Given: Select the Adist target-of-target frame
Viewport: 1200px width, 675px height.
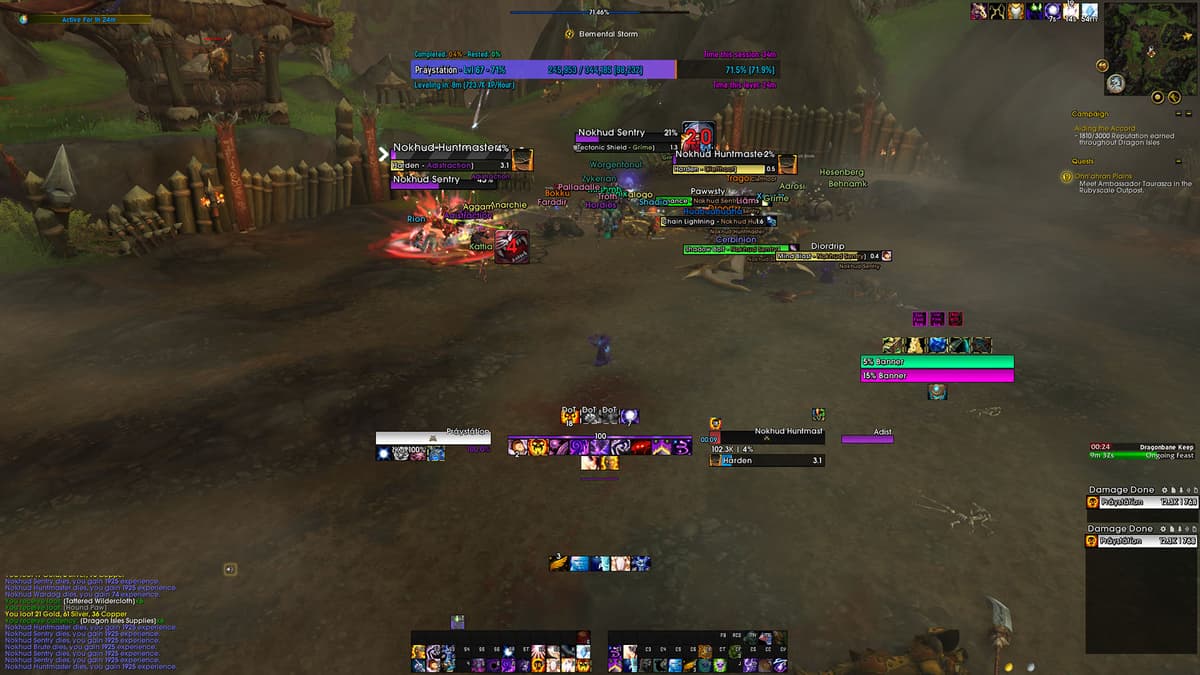Looking at the screenshot, I should (x=867, y=438).
